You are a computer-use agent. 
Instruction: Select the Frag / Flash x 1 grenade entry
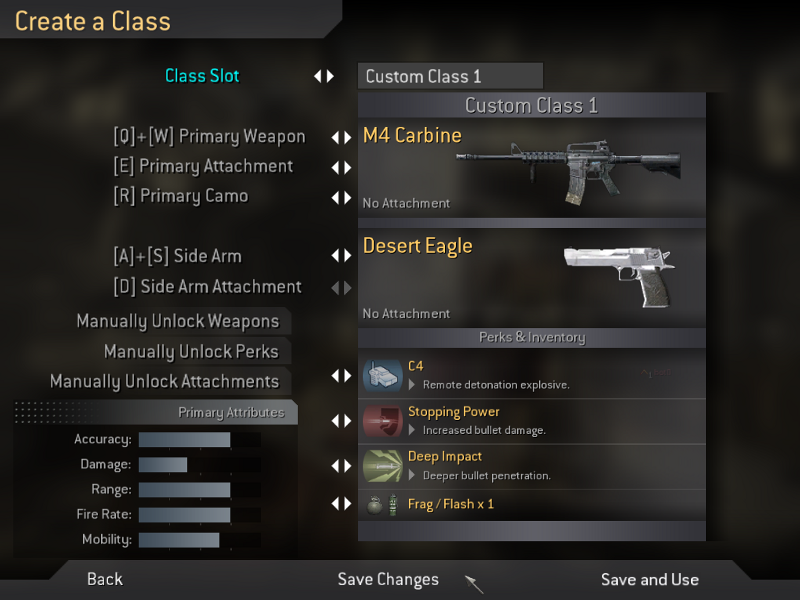(532, 504)
